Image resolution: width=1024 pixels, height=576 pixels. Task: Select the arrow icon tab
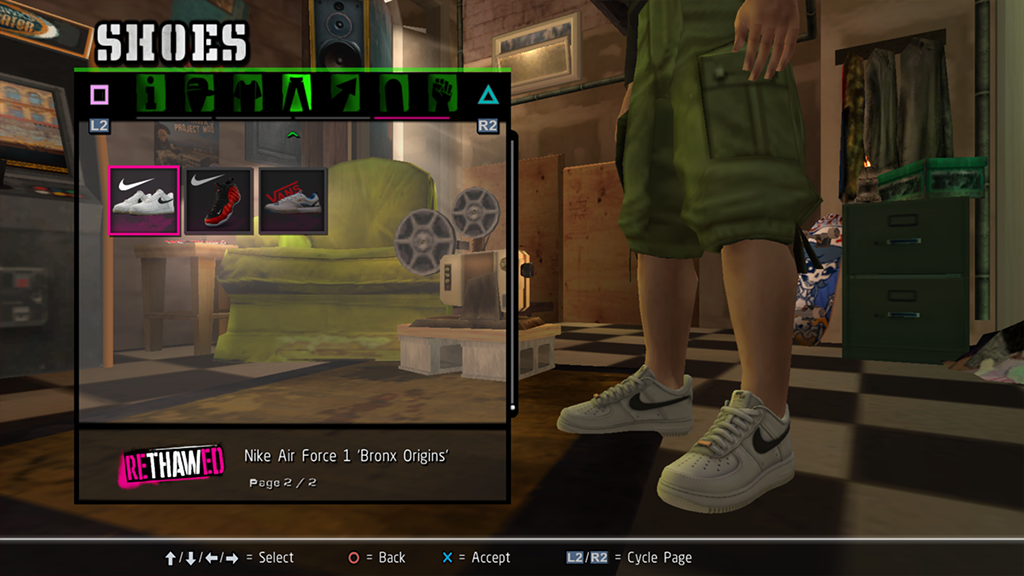pyautogui.click(x=344, y=95)
